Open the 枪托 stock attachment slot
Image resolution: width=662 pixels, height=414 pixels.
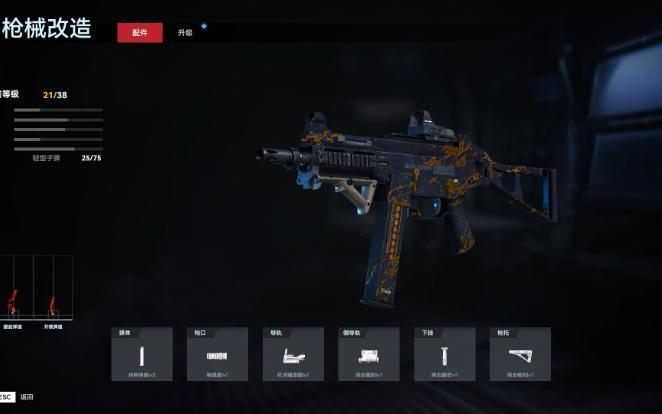click(520, 355)
